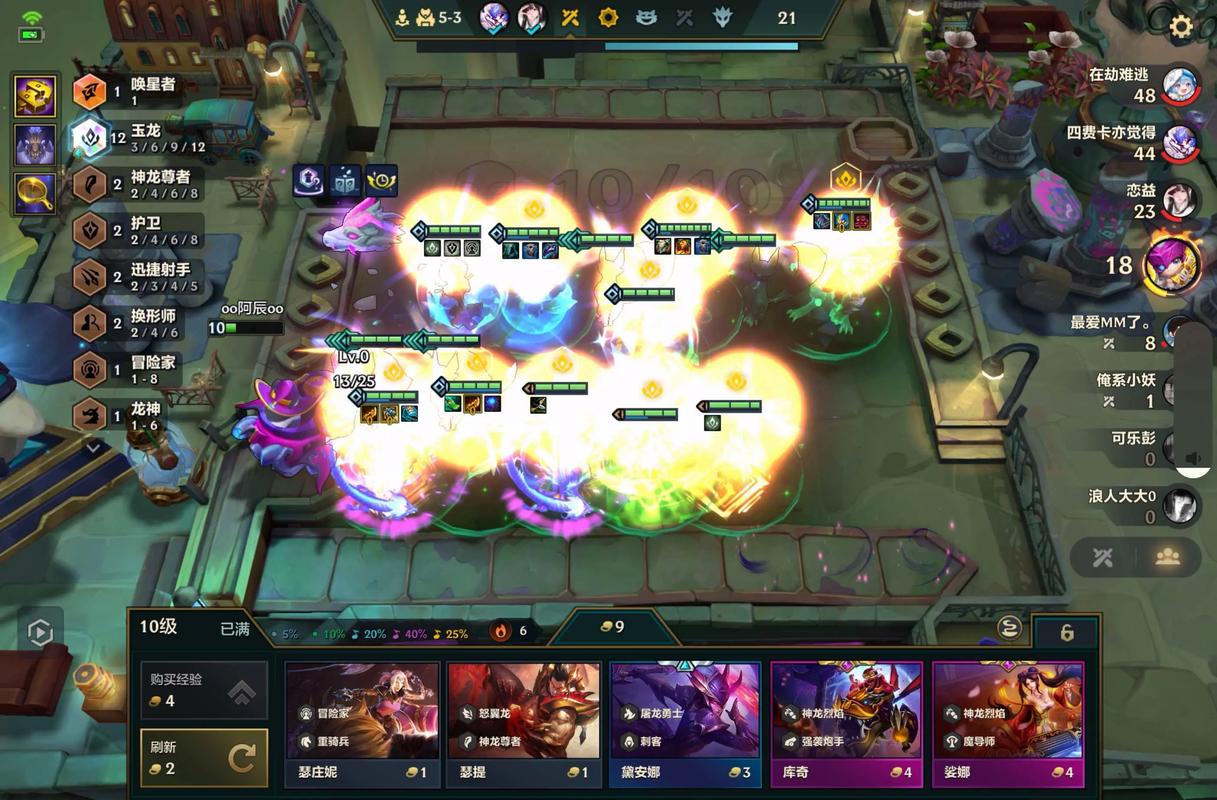The image size is (1217, 800).
Task: Open the 换形师 trait entry
Action: click(140, 324)
